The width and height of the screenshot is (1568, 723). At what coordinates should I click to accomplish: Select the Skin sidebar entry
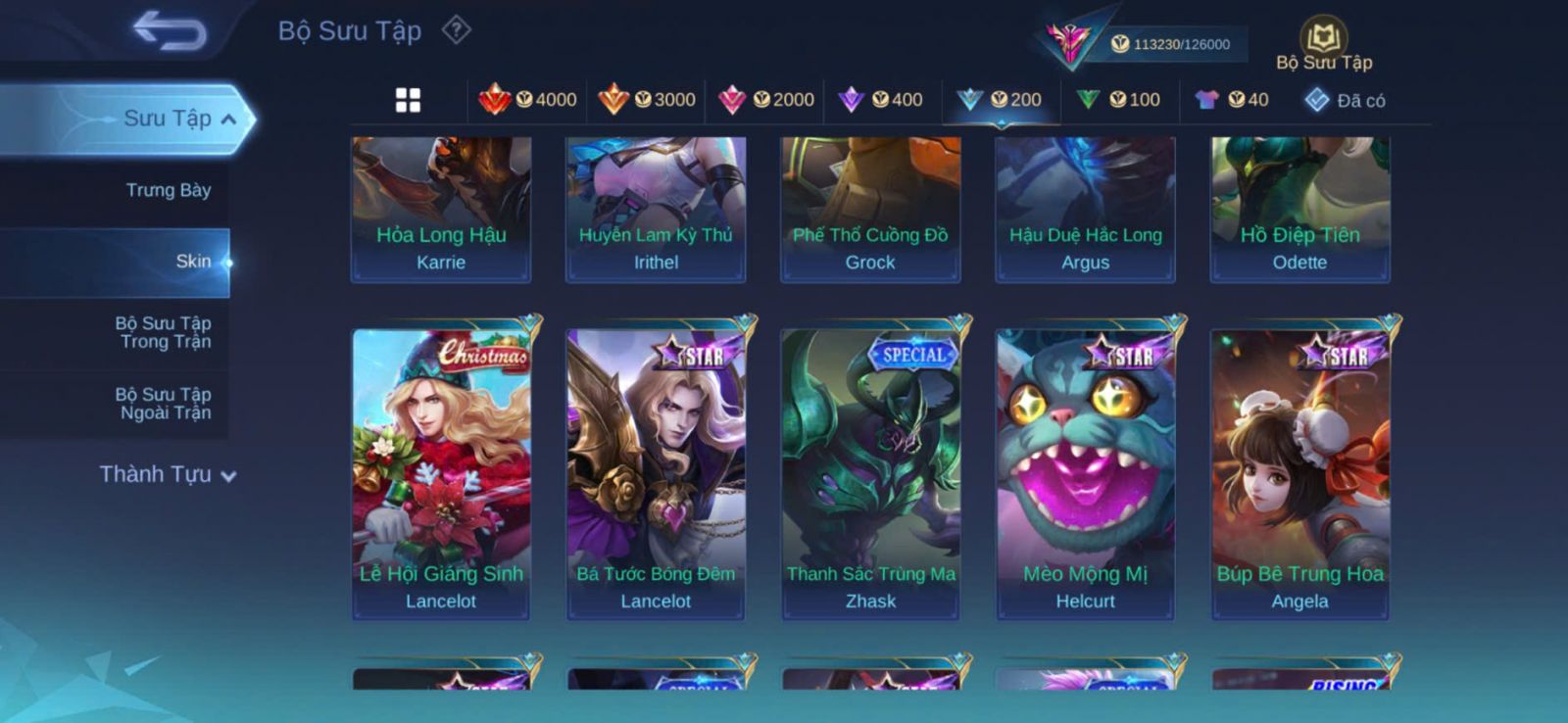pos(193,262)
